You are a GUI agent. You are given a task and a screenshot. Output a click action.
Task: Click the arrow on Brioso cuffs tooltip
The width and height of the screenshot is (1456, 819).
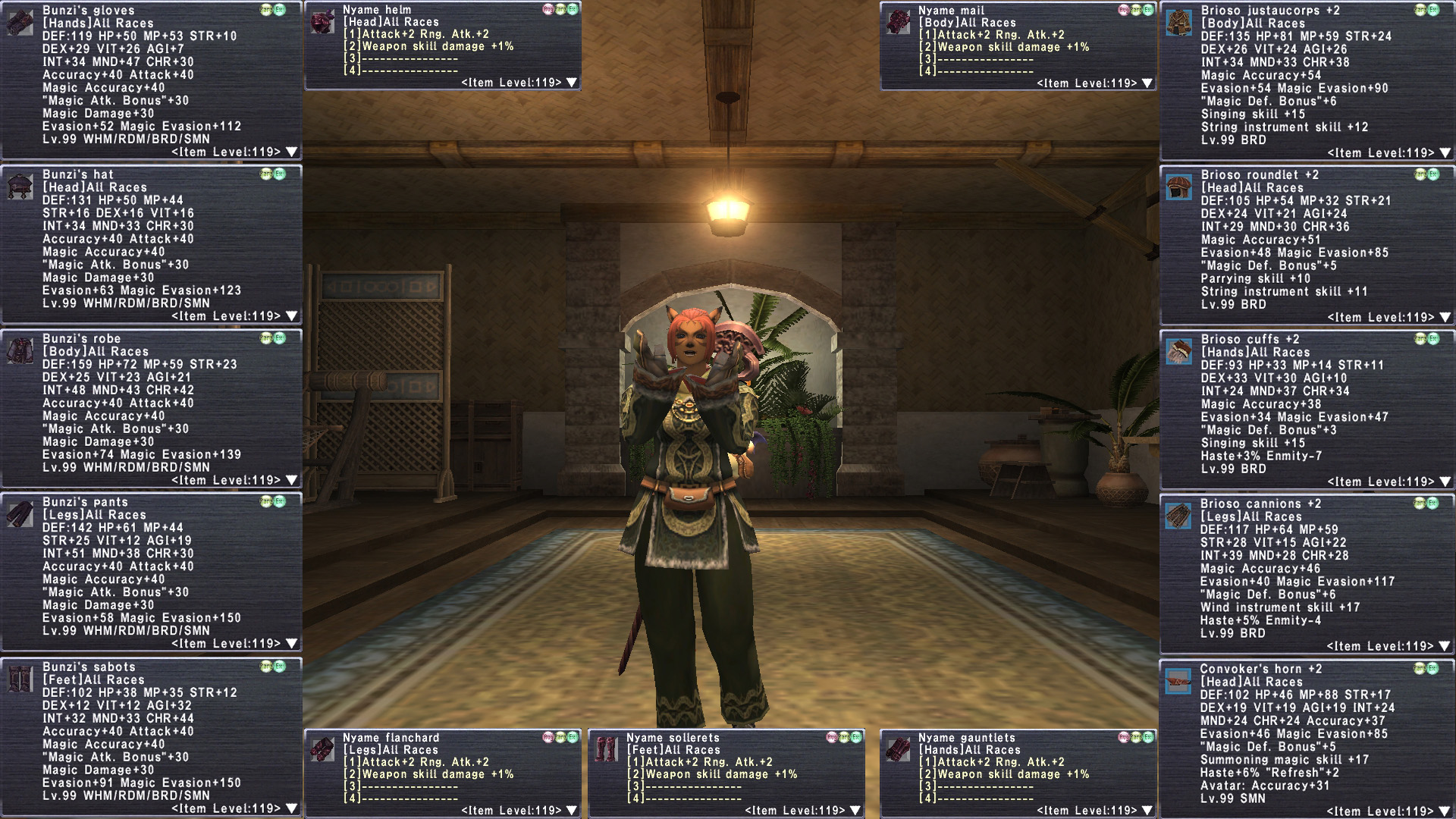[1445, 482]
